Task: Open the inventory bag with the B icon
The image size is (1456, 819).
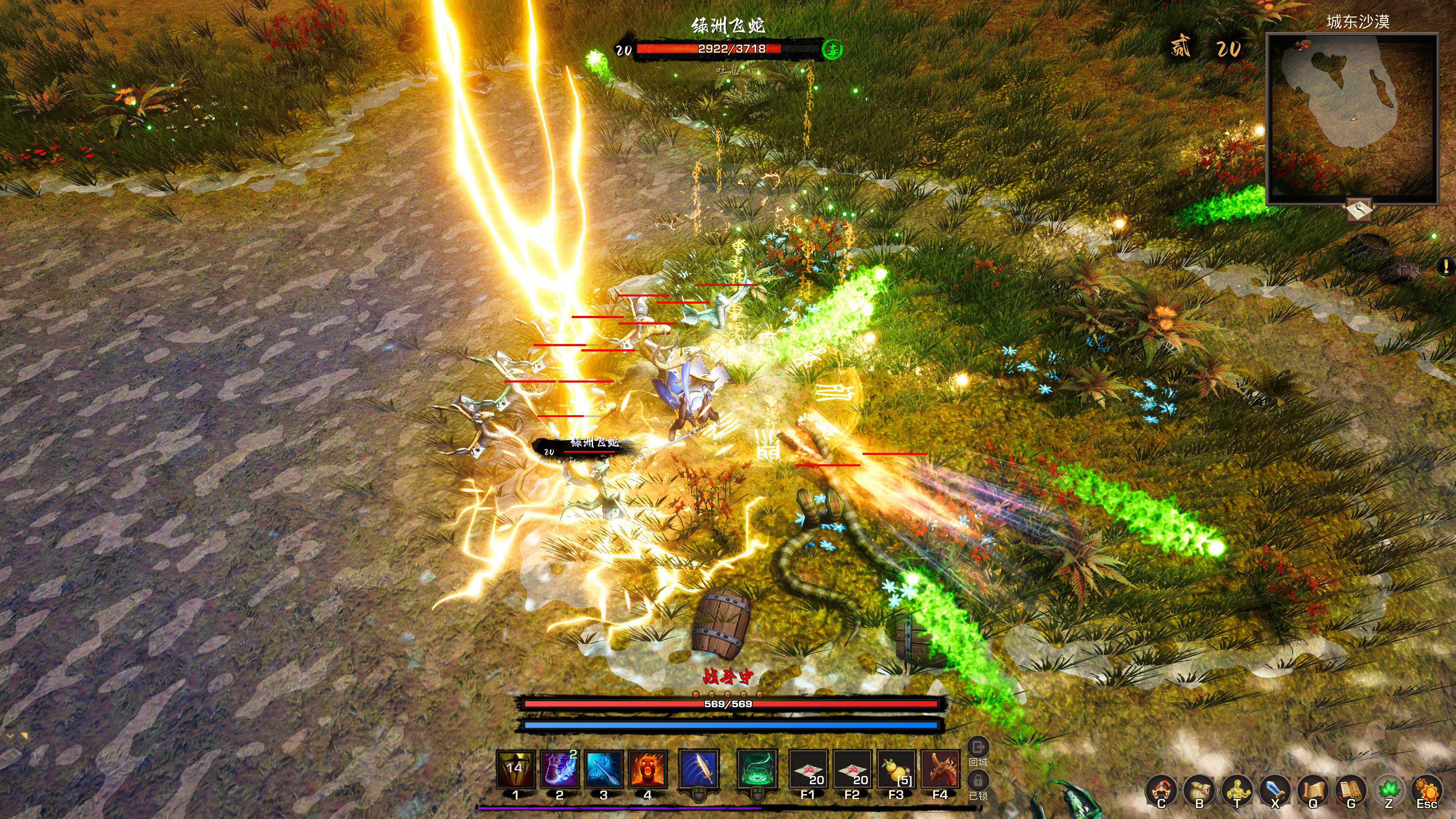Action: pyautogui.click(x=1199, y=791)
